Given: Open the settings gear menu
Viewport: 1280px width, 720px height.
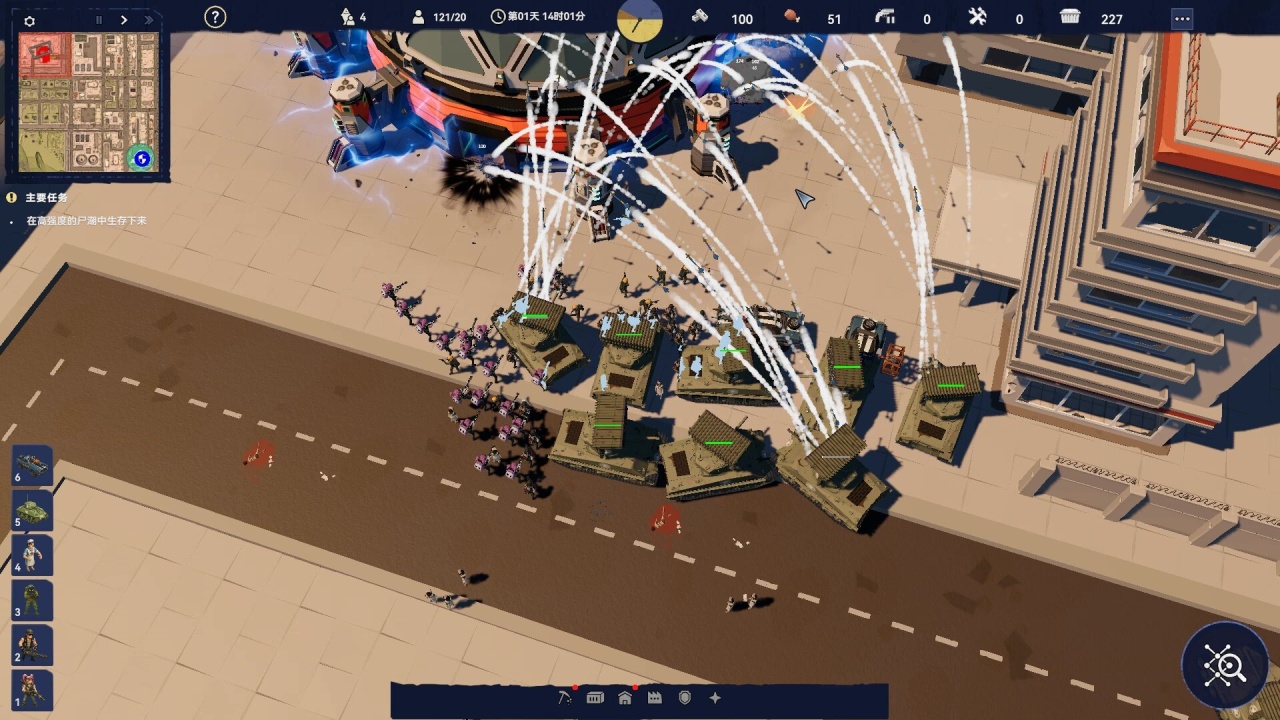Looking at the screenshot, I should (x=29, y=20).
